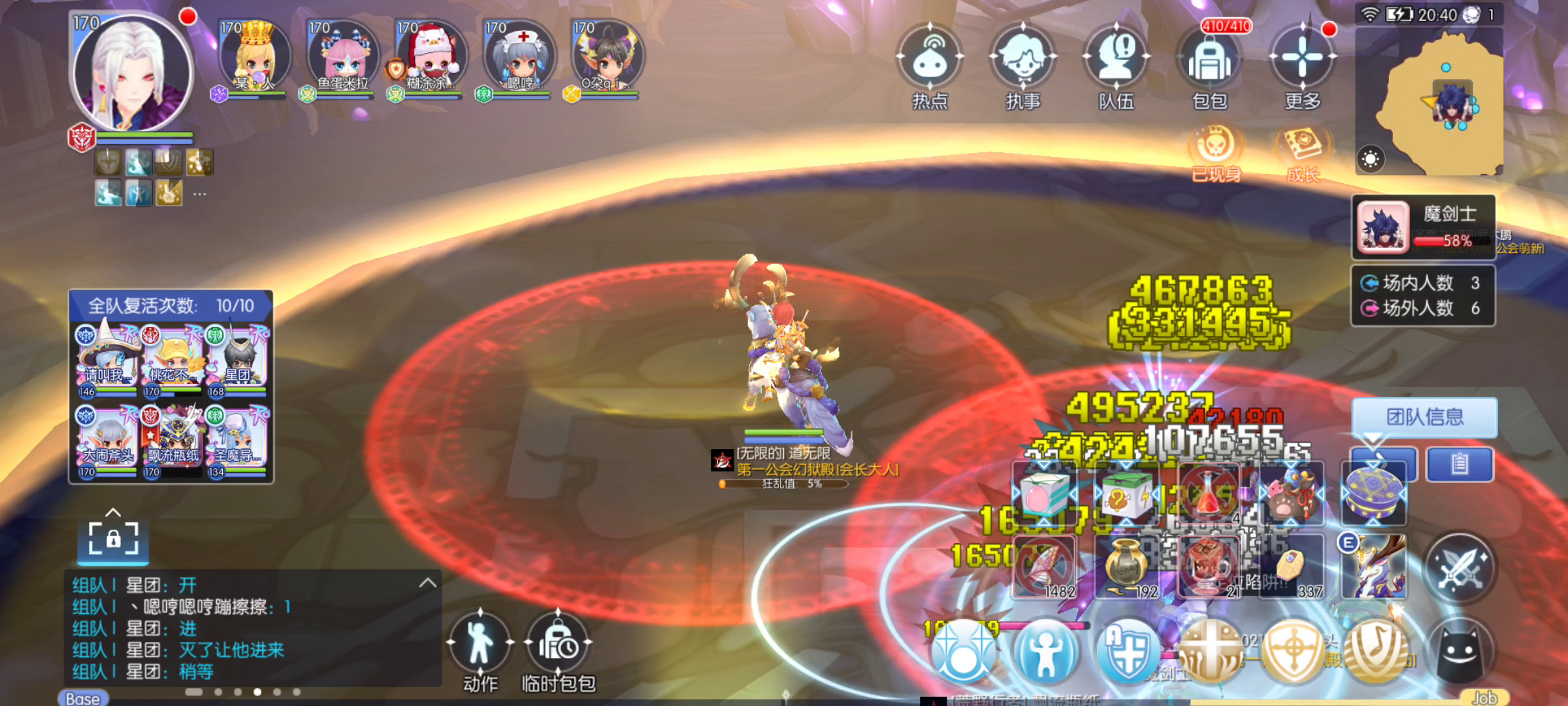
Task: Open the black cat face button
Action: pos(1460,650)
